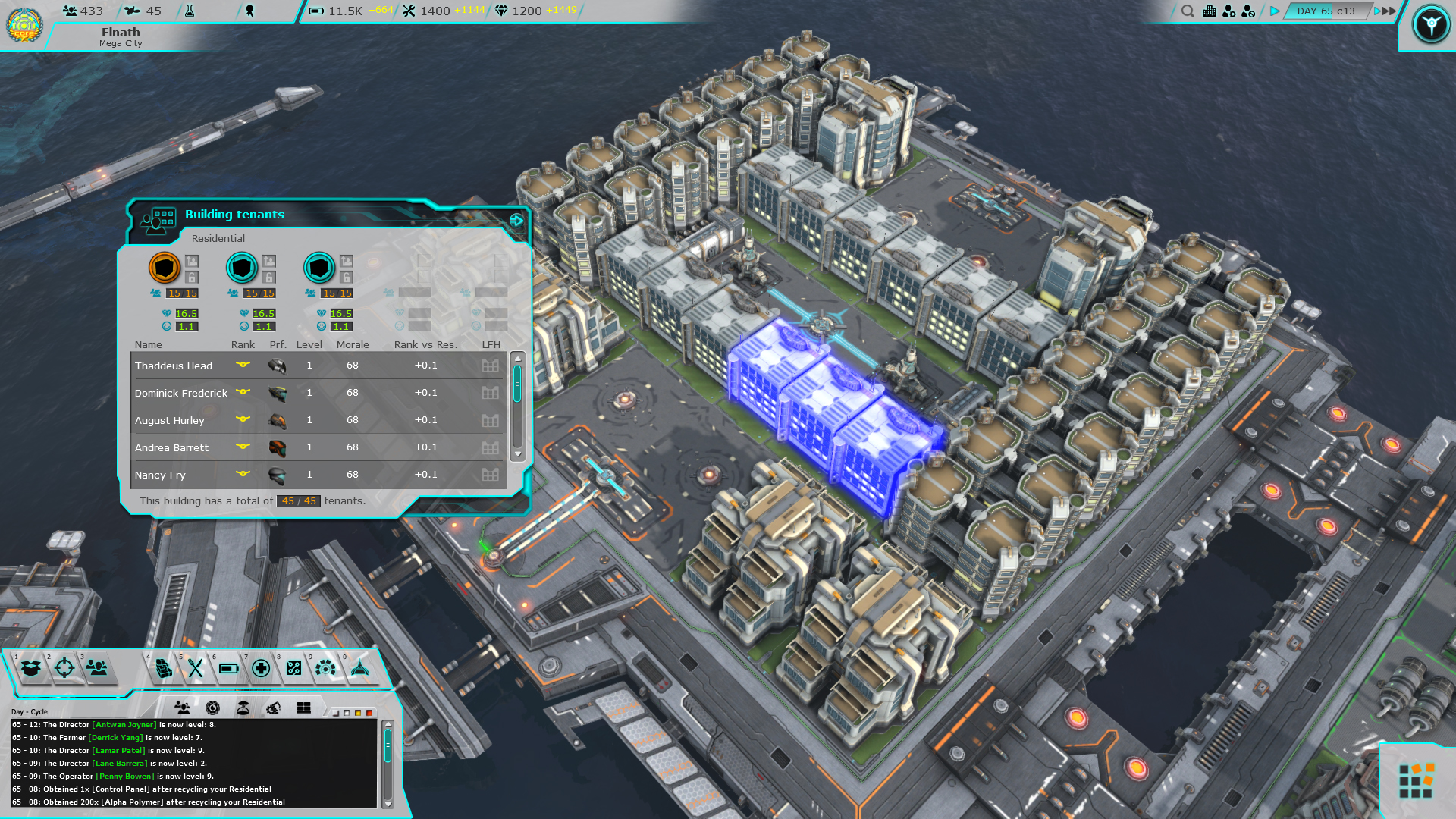Expand the event log with its collapse arrow
1456x819 pixels.
[388, 723]
